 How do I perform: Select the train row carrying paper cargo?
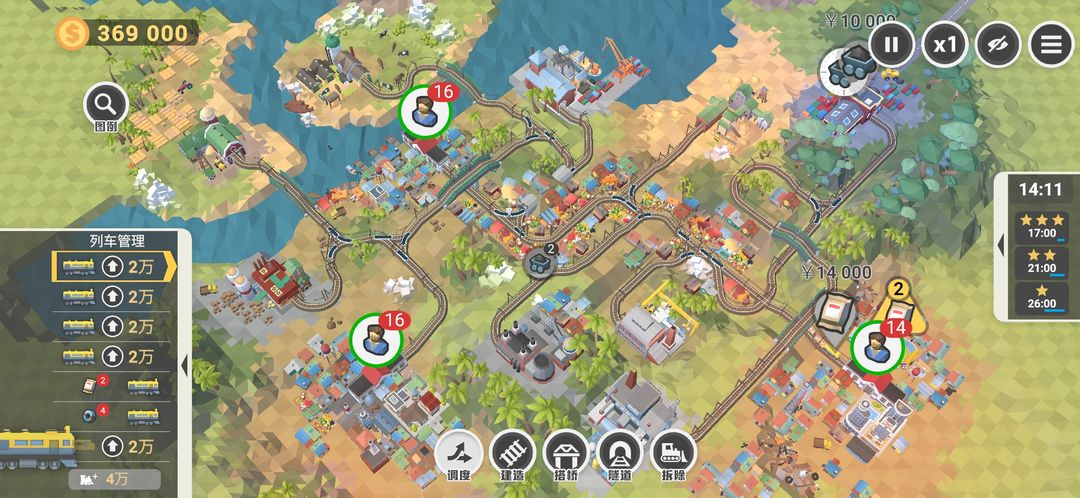[x=112, y=386]
